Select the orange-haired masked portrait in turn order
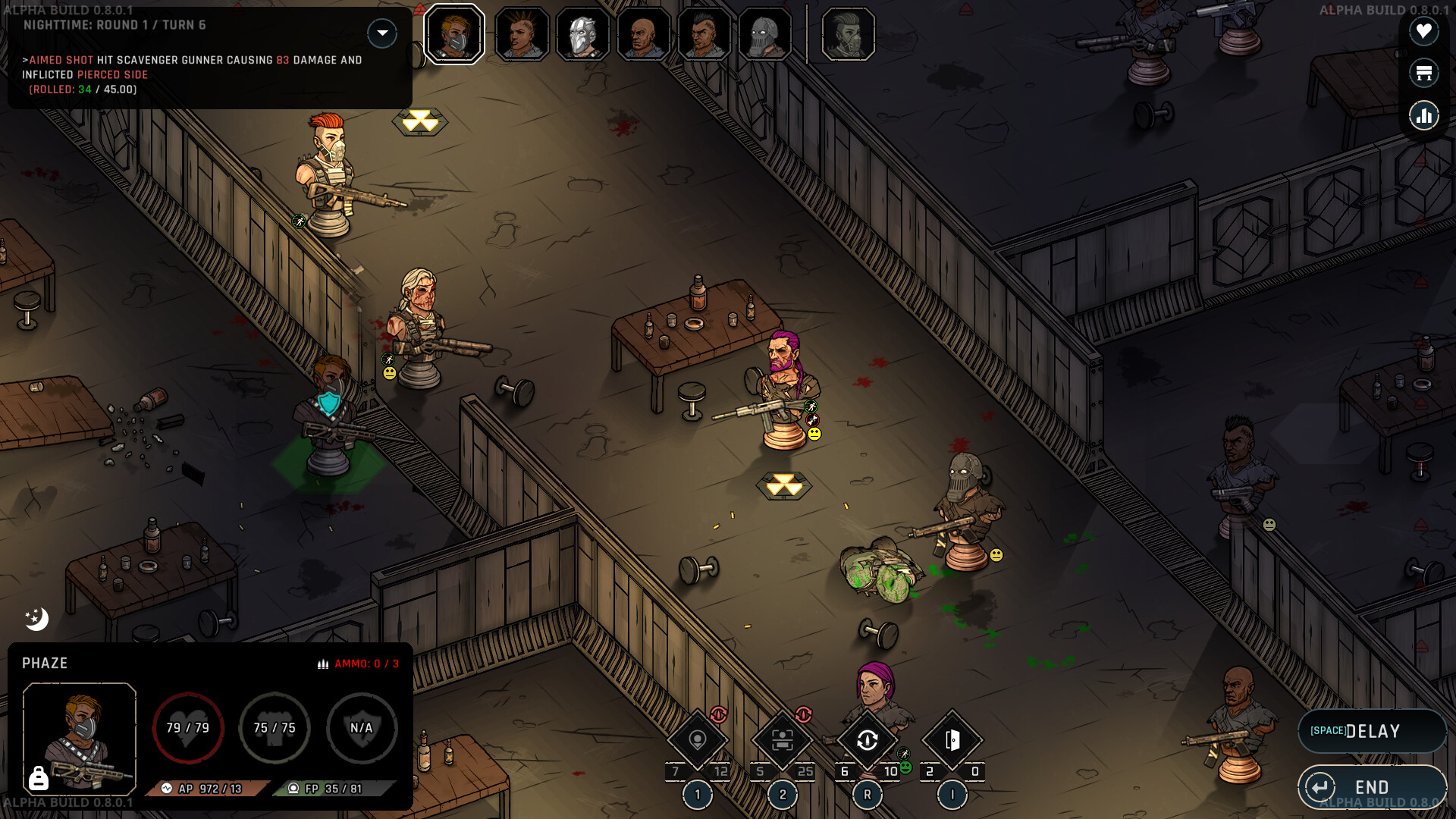 click(x=454, y=34)
